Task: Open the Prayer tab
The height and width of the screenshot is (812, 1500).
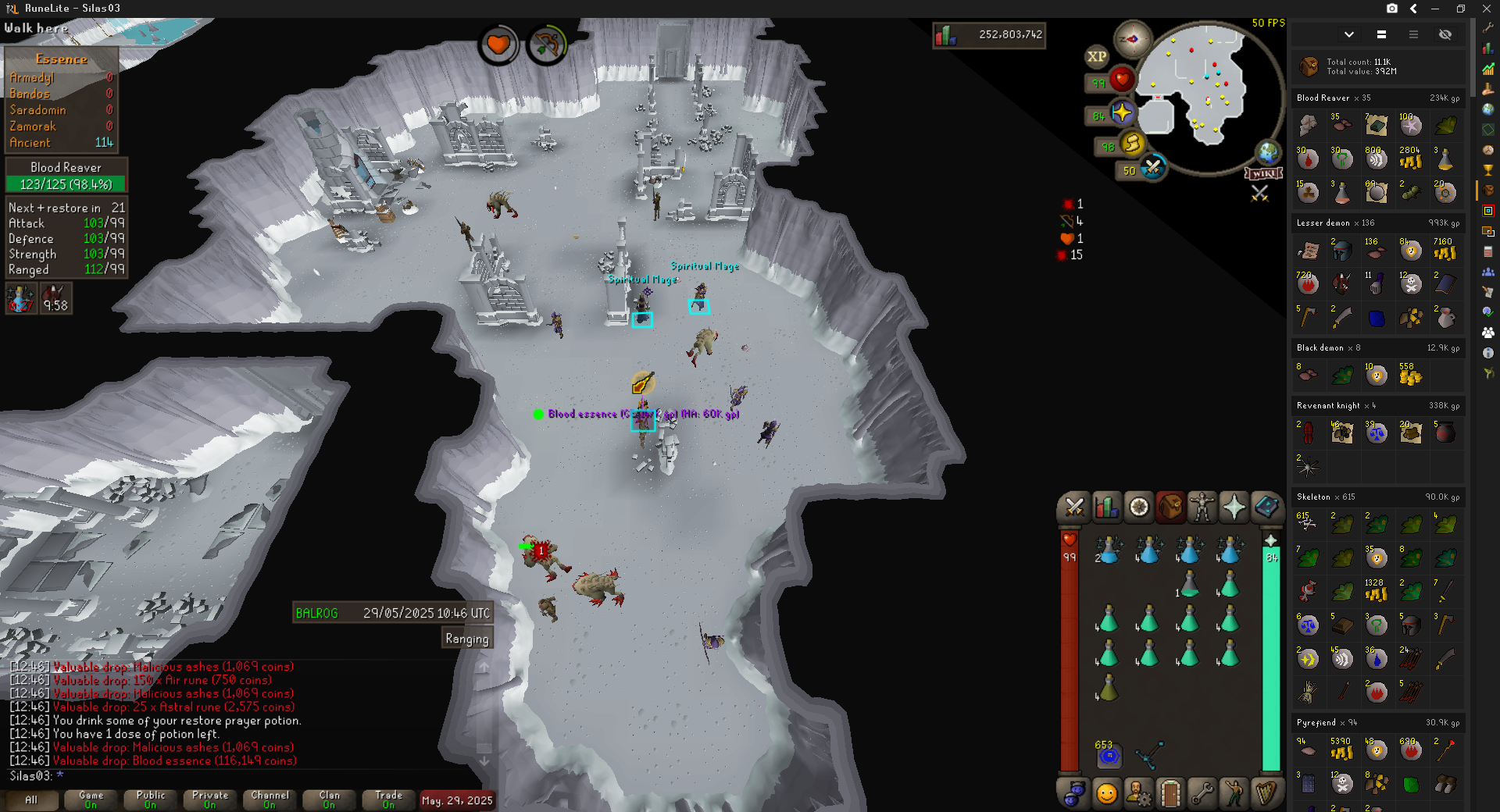Action: coord(1234,507)
